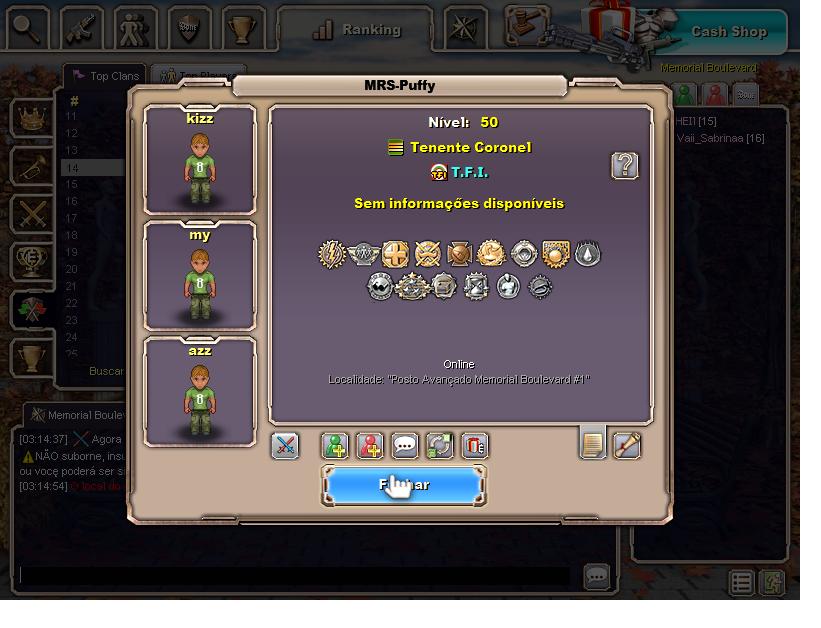This screenshot has height=628, width=821.
Task: Send a message via speech bubble button
Action: point(405,445)
